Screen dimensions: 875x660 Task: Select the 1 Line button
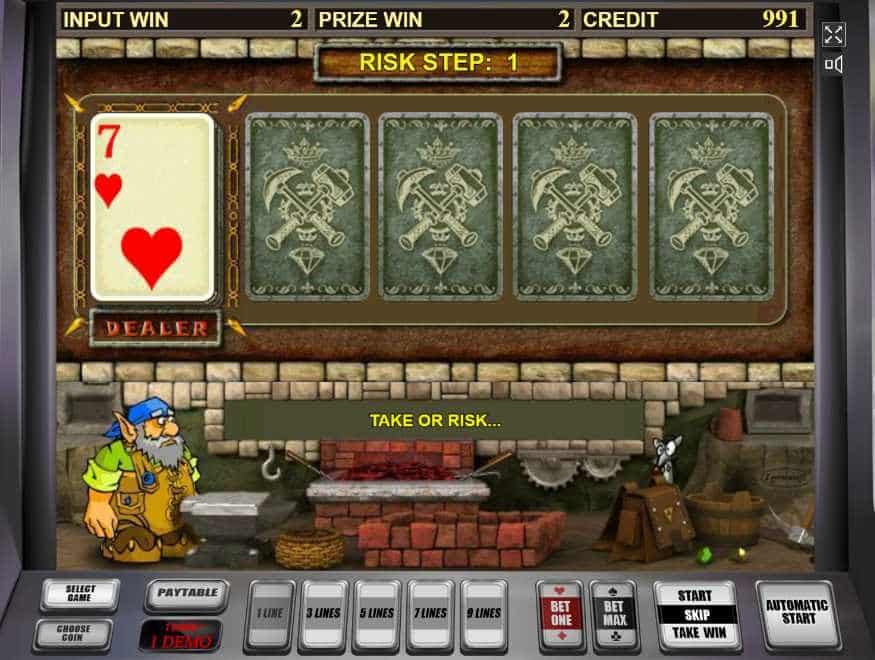tap(269, 614)
